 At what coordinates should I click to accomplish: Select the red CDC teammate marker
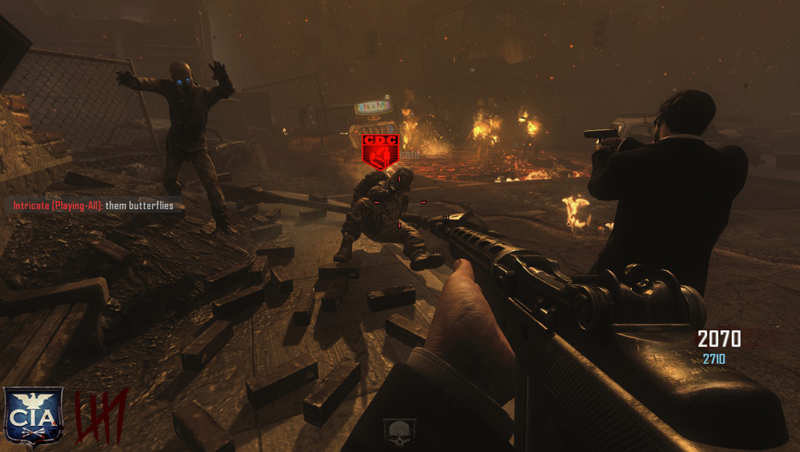pyautogui.click(x=379, y=150)
